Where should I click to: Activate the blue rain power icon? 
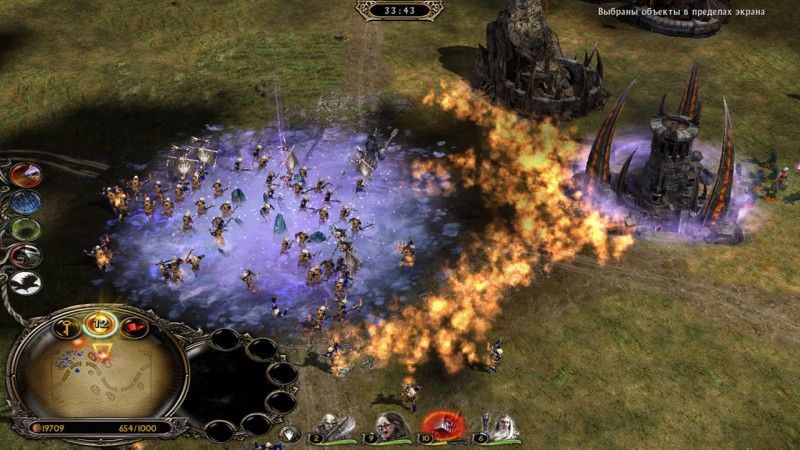click(x=27, y=203)
